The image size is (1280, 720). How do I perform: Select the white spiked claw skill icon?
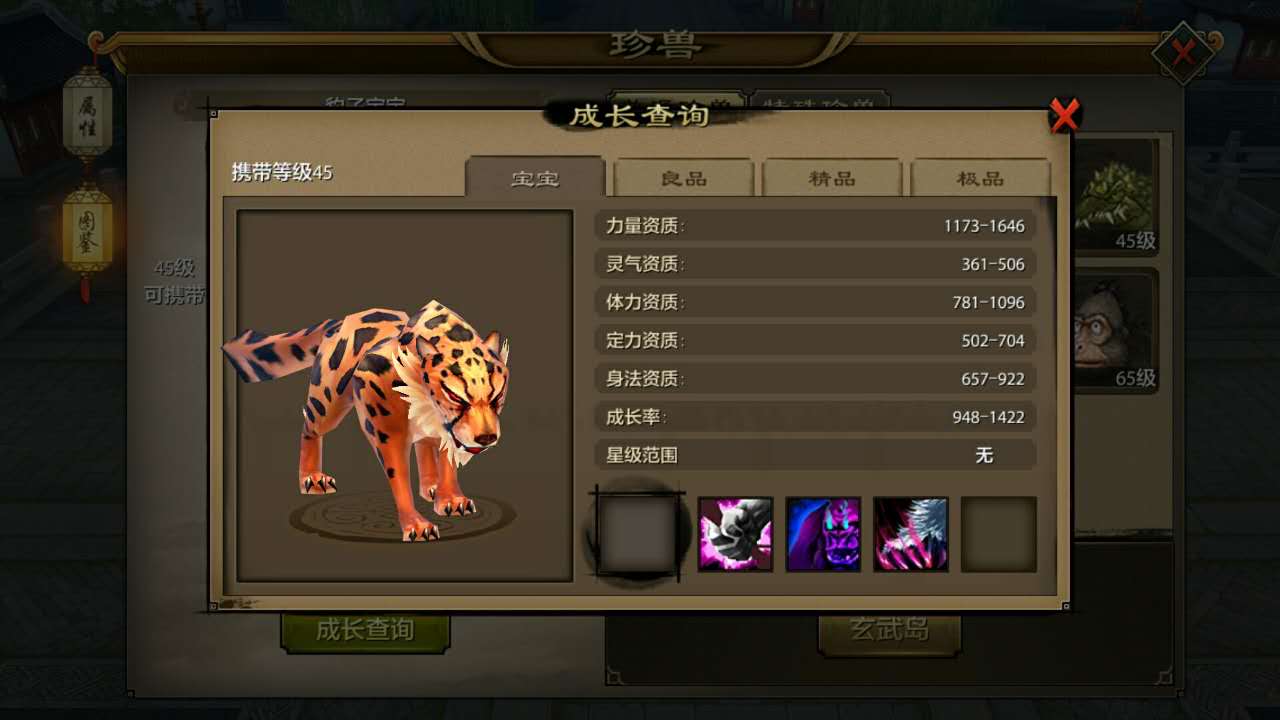point(911,534)
